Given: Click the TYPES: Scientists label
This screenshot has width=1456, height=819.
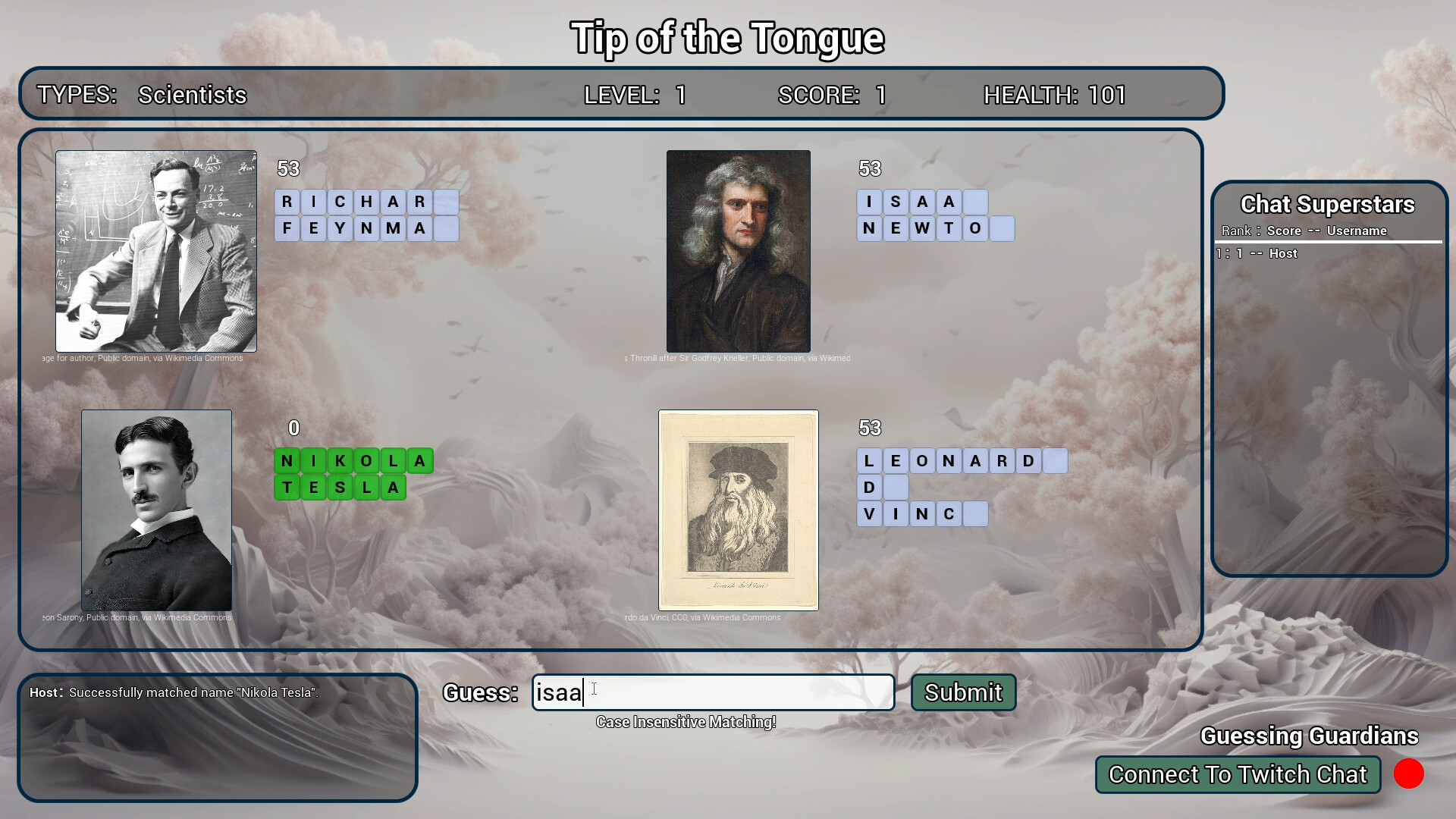Looking at the screenshot, I should tap(143, 95).
